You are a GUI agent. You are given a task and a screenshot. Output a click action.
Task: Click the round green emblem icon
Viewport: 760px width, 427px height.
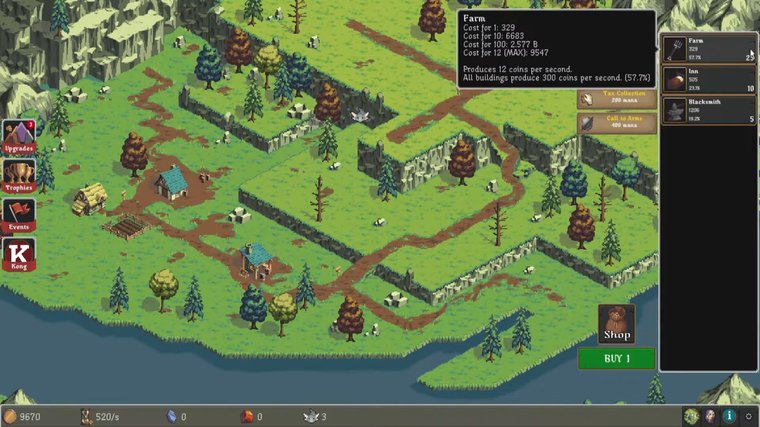click(691, 416)
